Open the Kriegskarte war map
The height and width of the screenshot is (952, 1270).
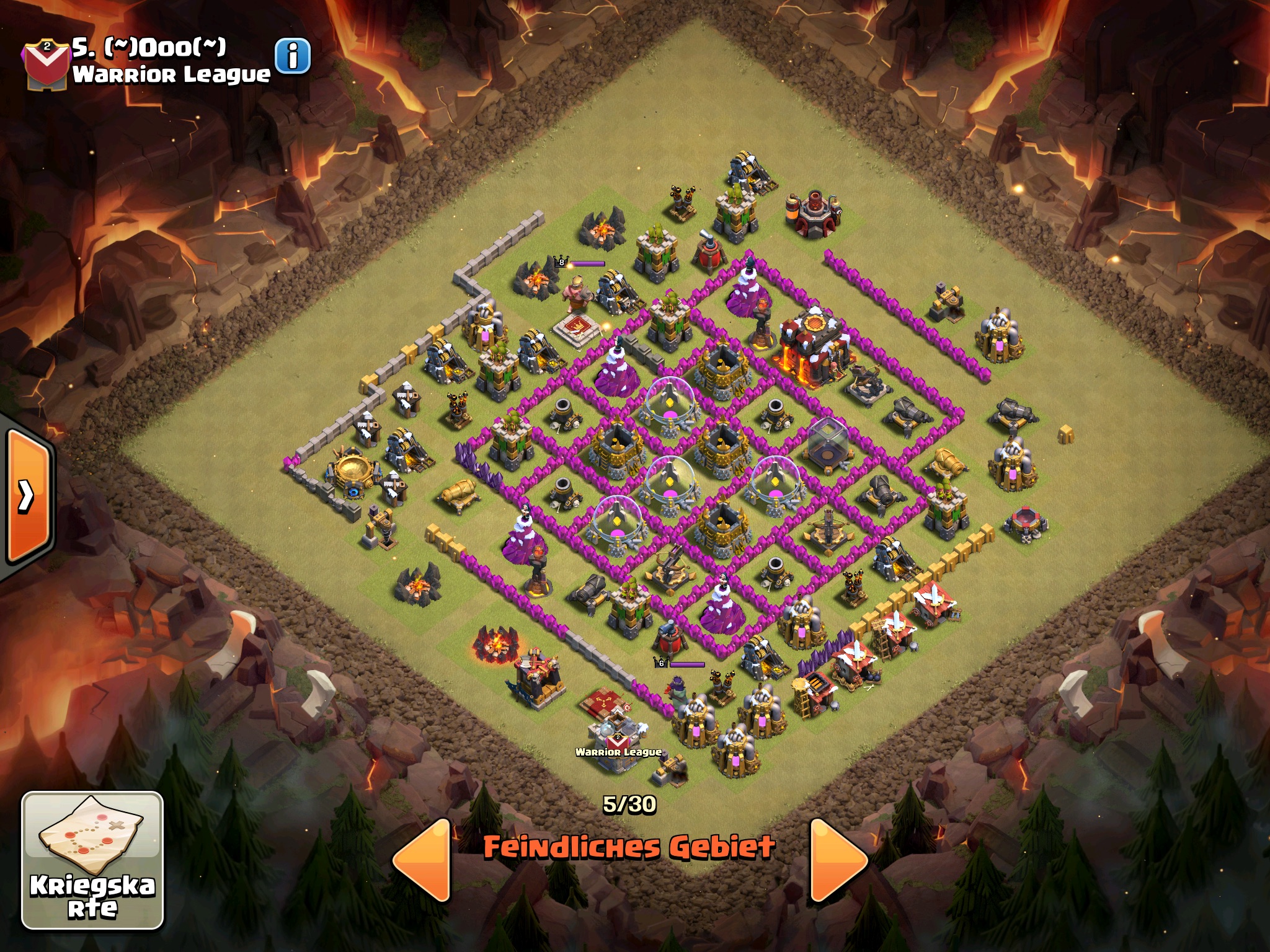click(93, 860)
